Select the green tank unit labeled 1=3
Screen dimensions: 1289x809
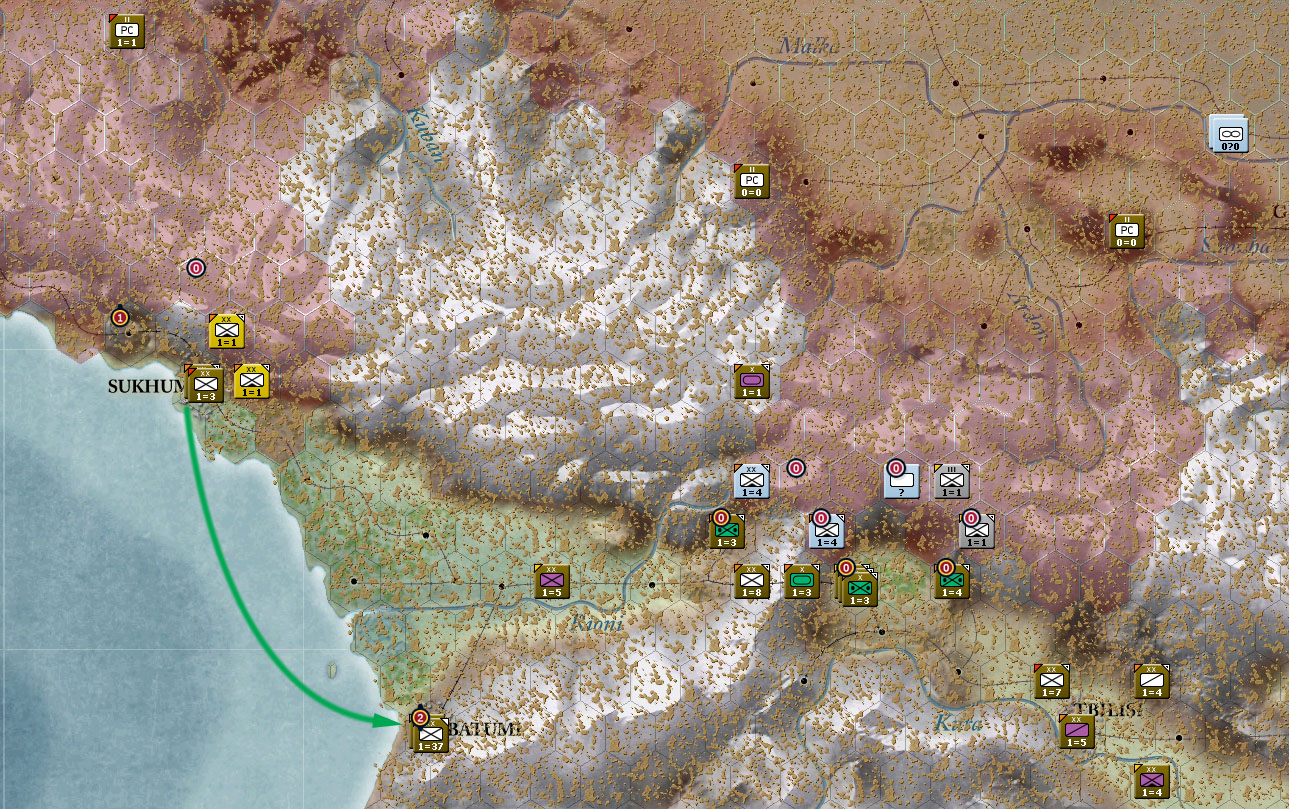point(801,581)
